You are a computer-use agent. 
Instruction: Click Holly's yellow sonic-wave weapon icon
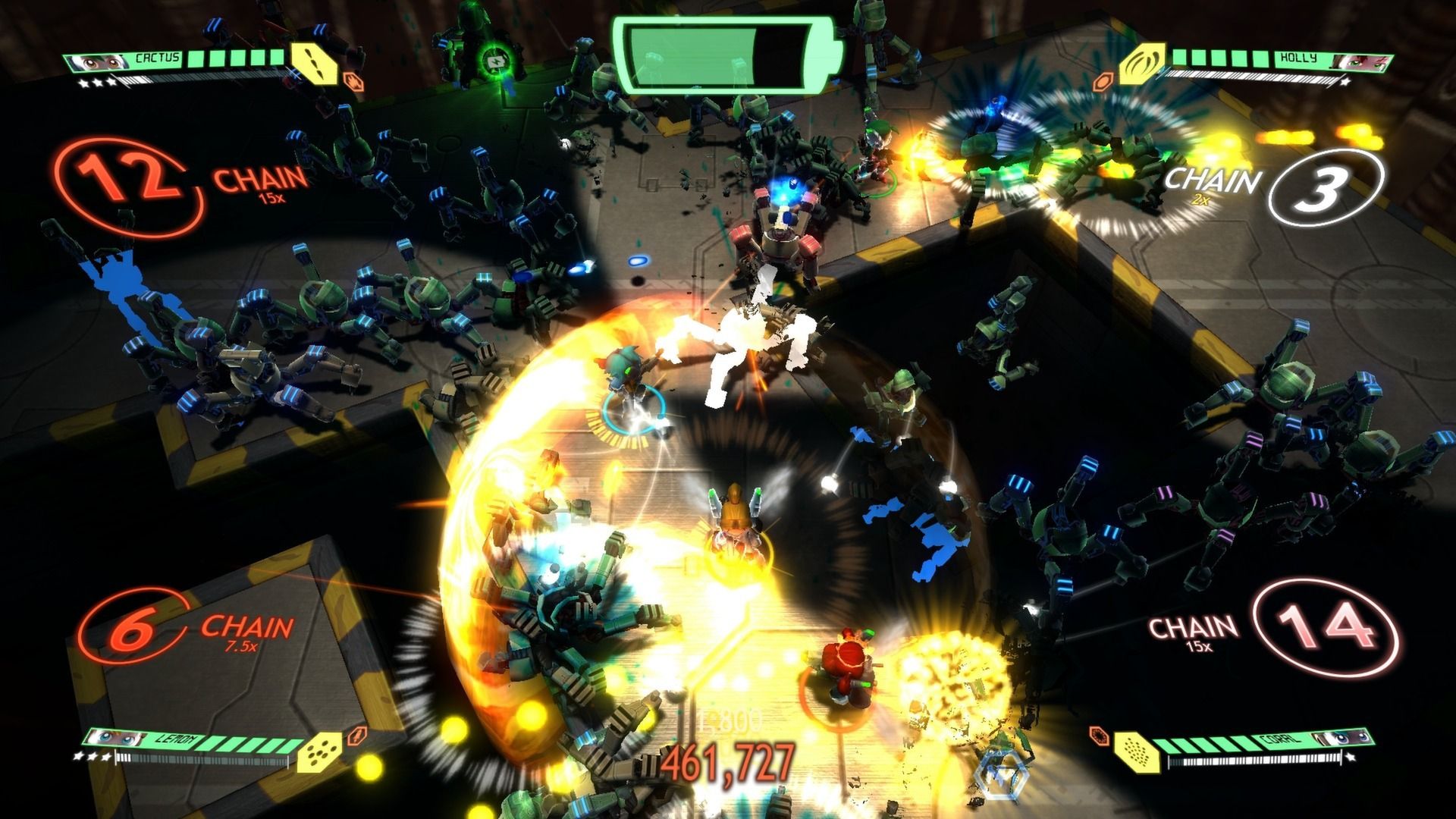(x=1141, y=68)
